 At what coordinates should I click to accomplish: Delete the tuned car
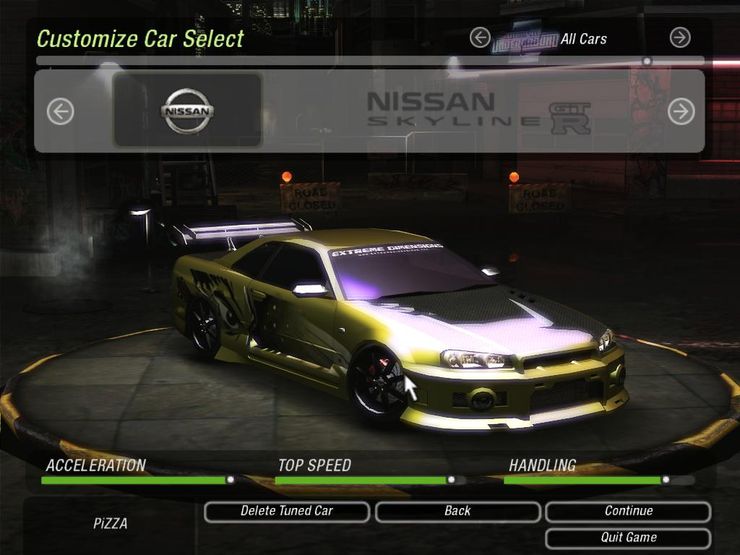287,511
